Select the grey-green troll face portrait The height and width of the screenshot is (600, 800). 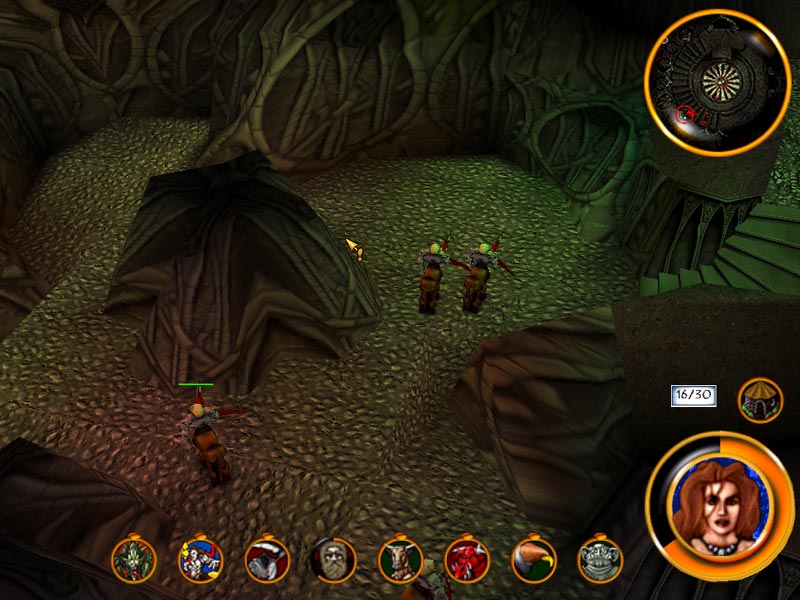pyautogui.click(x=600, y=560)
